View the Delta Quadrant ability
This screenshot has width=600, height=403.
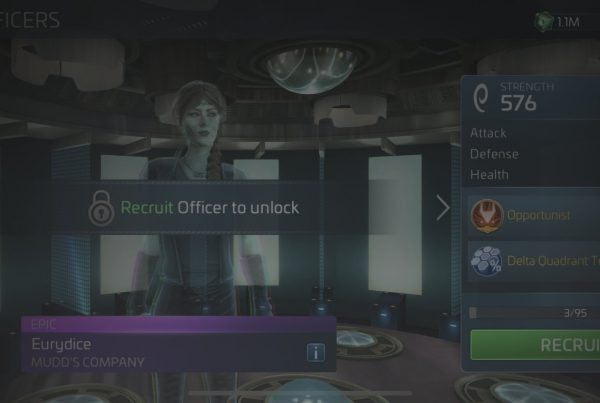pyautogui.click(x=534, y=261)
